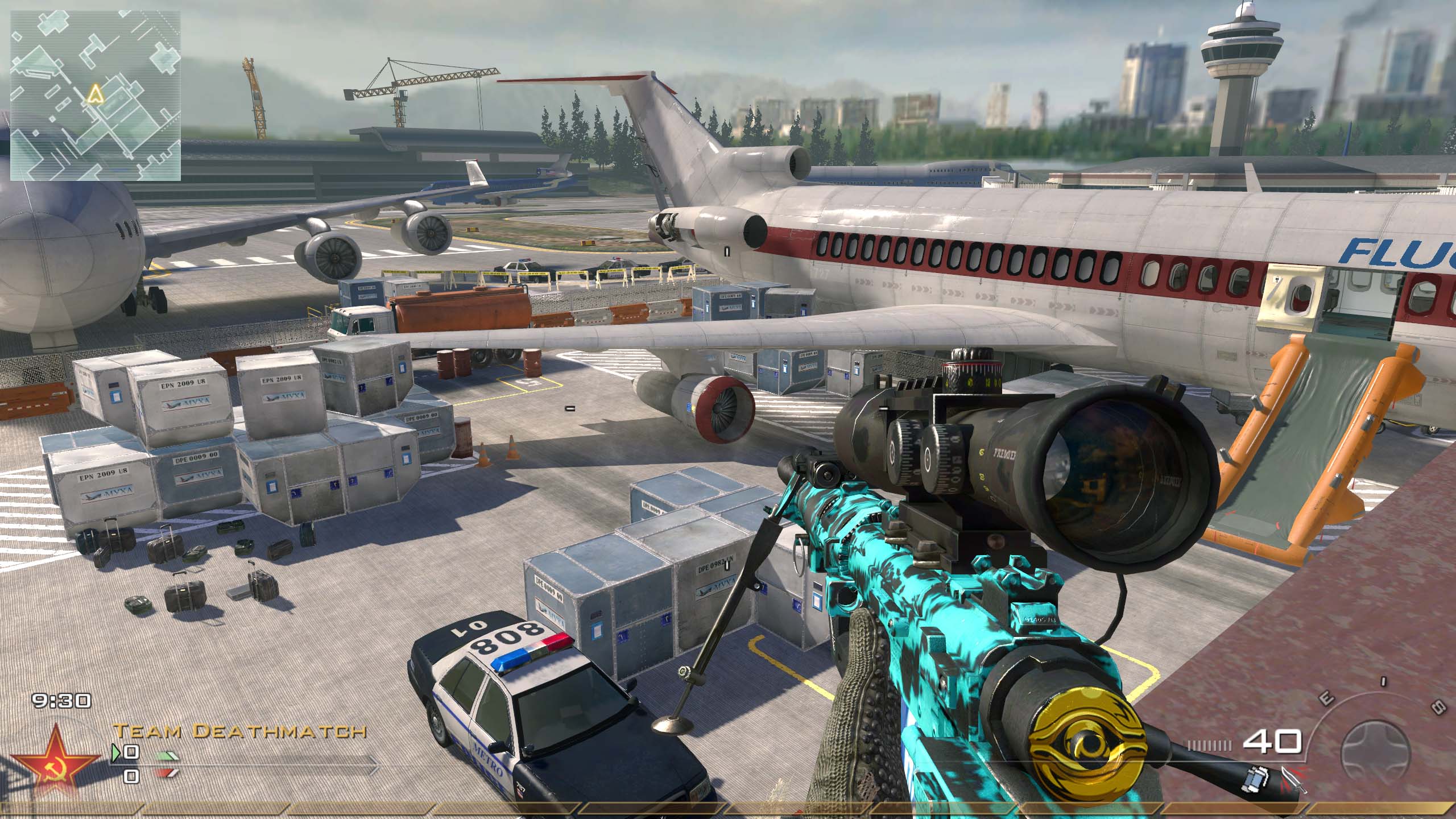Click the Team Deathmatch mode label
The image size is (1456, 819).
pyautogui.click(x=239, y=731)
